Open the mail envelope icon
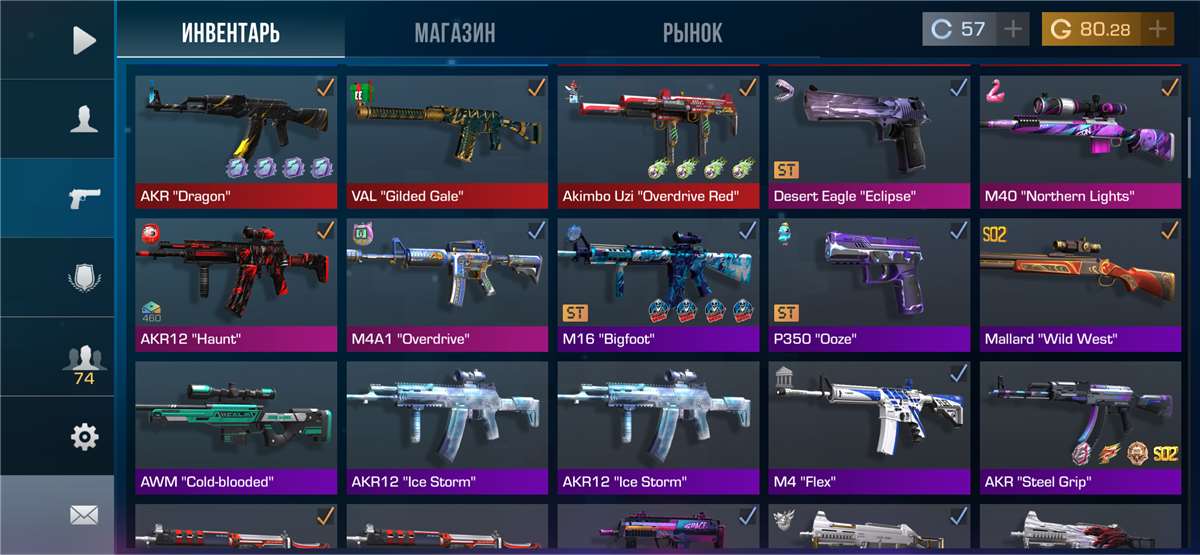Screen dimensions: 1200x555 click(84, 515)
